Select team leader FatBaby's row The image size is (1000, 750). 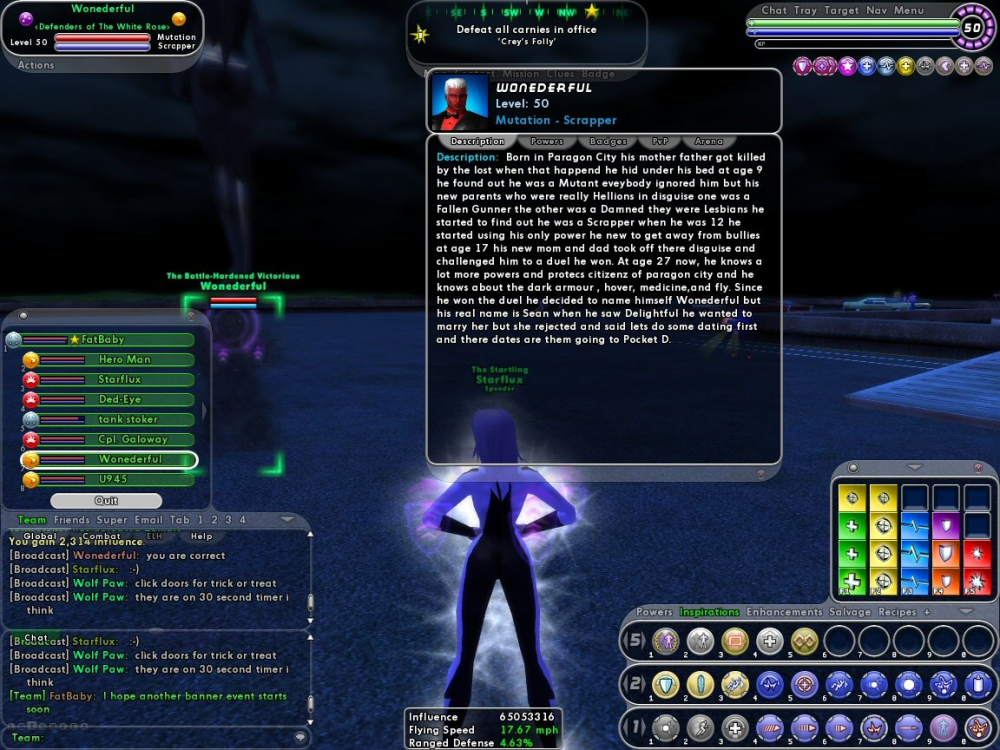point(109,340)
